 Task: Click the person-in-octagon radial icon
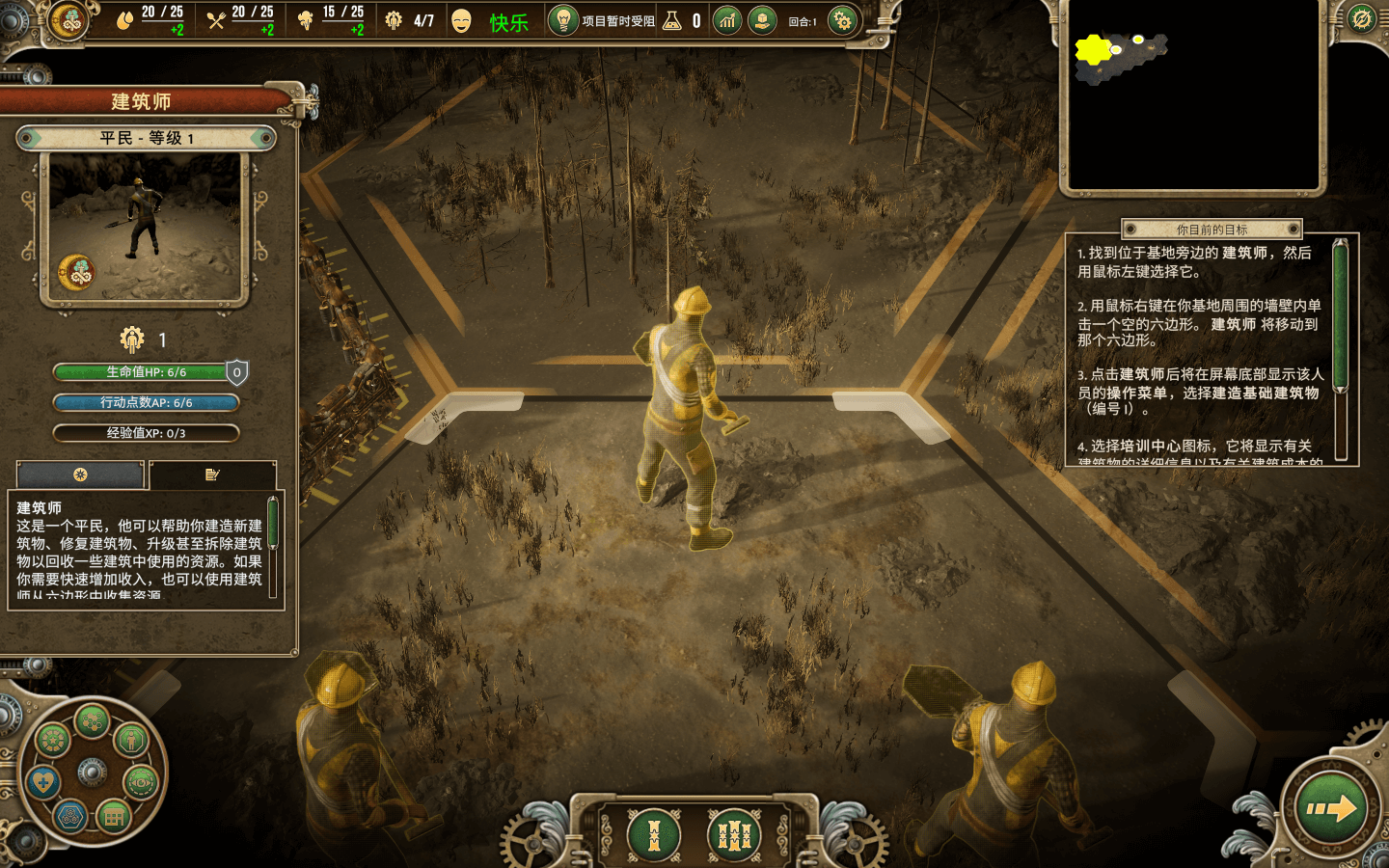coord(130,740)
